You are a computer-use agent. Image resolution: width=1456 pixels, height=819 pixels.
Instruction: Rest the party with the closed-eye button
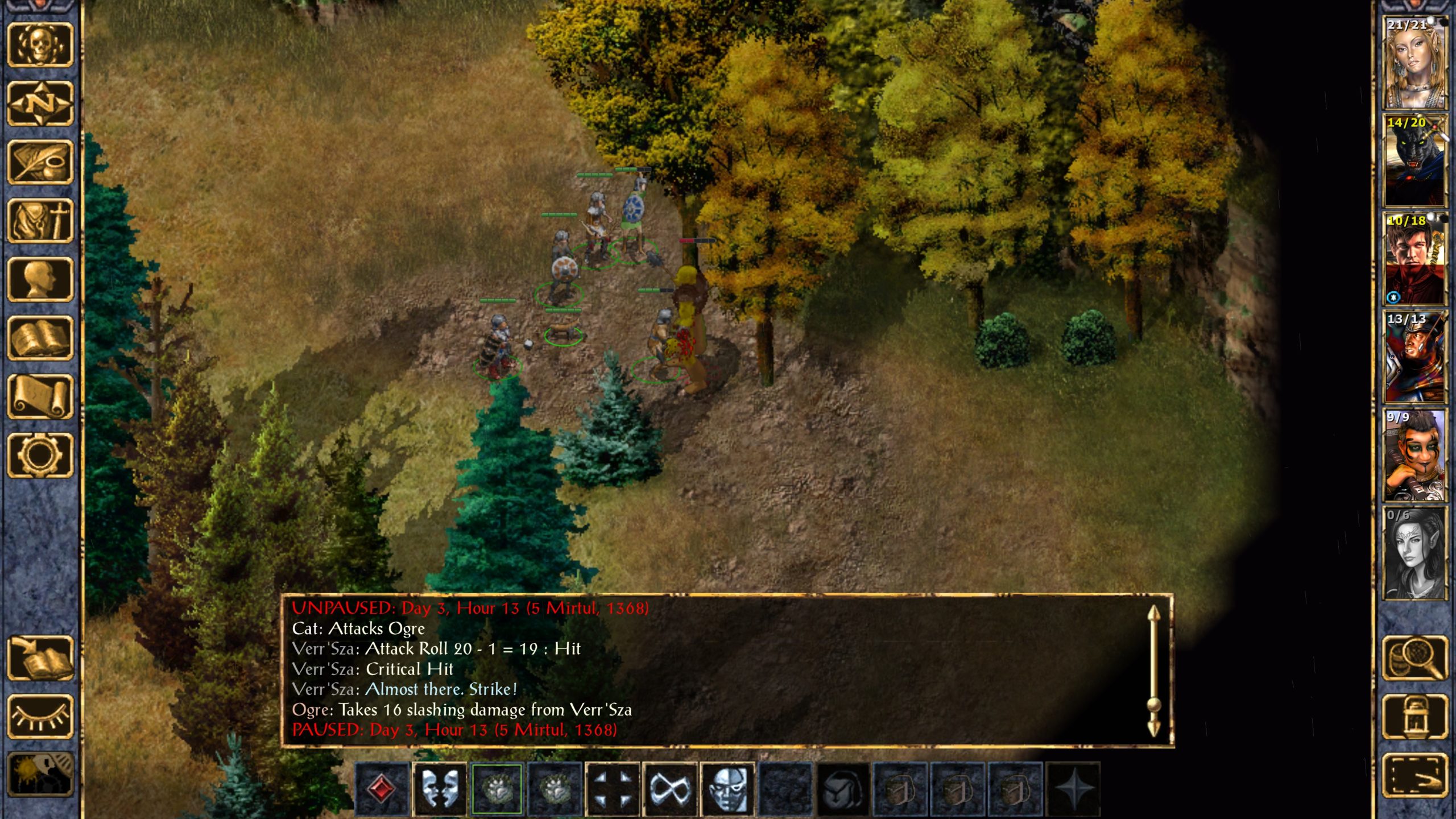point(40,717)
